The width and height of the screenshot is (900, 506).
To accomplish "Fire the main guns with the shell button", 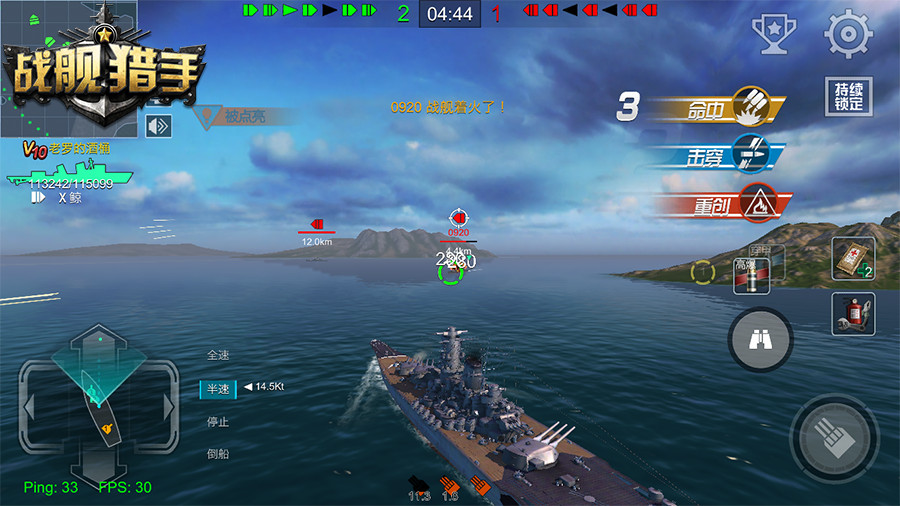I will 834,438.
